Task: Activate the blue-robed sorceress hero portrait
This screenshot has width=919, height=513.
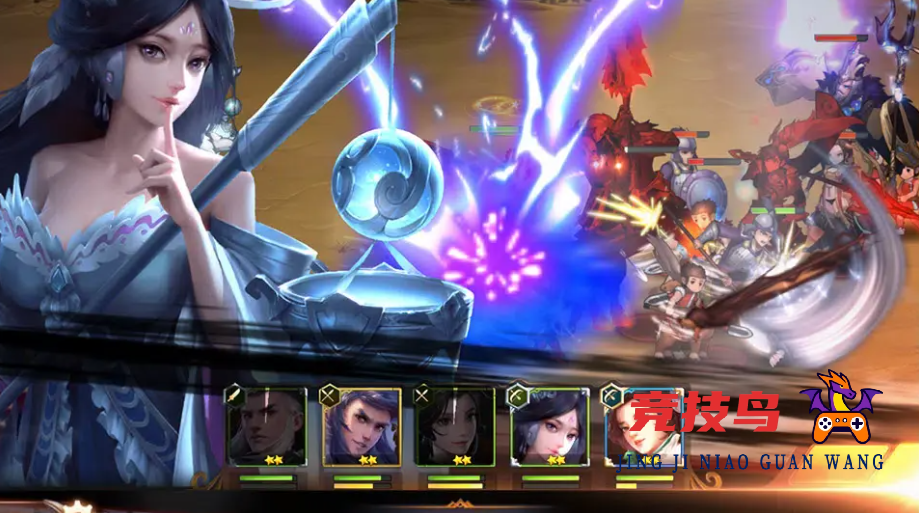Action: pyautogui.click(x=550, y=427)
